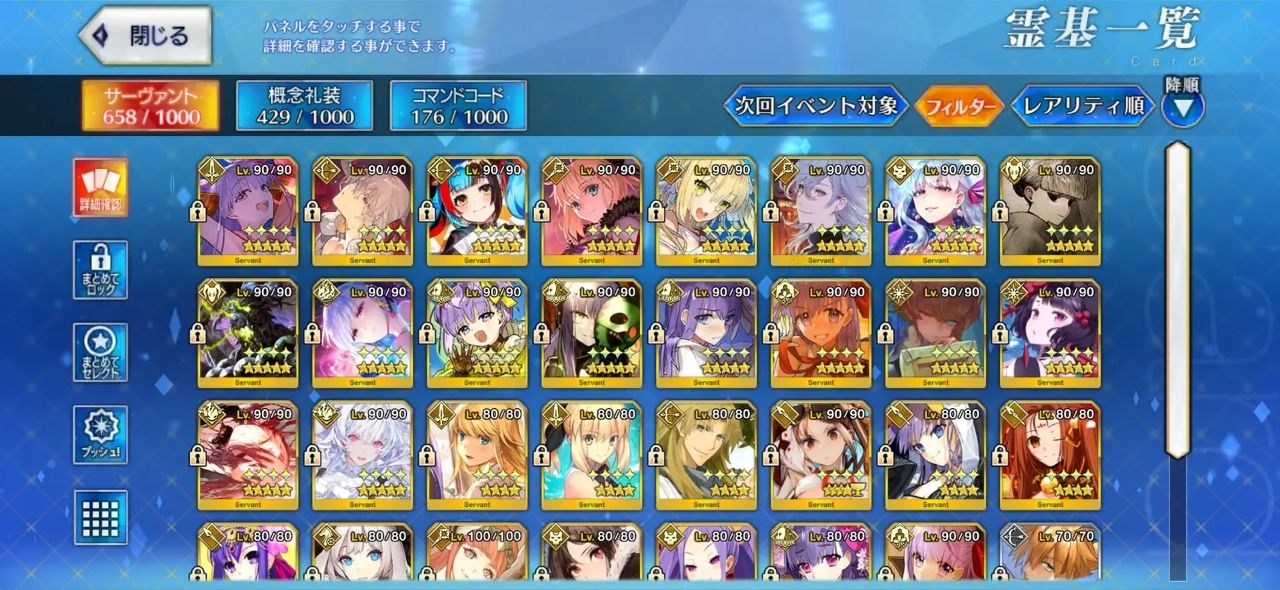
Task: Click the vertical list scrollbar
Action: pos(1177,300)
